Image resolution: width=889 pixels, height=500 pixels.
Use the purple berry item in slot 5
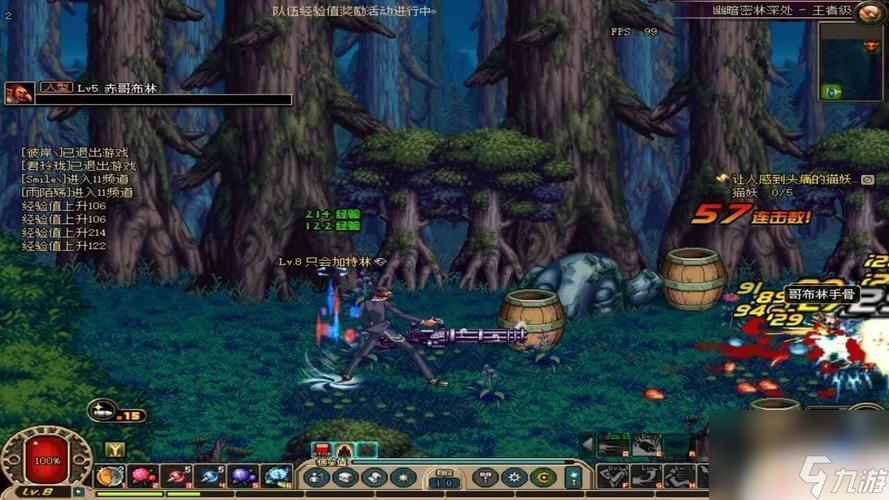coord(243,476)
